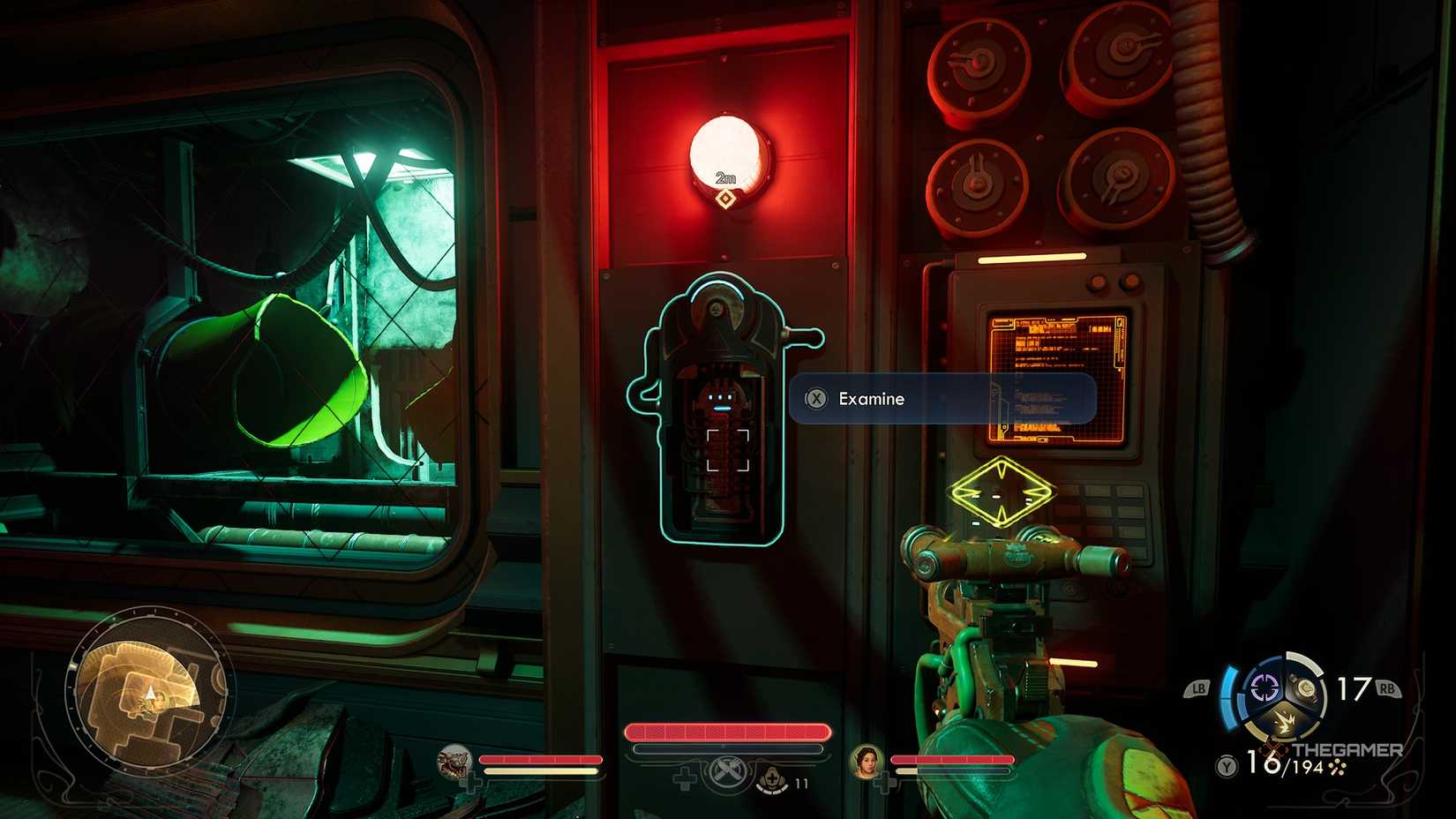
Task: Click the right companion's portrait
Action: point(865,763)
